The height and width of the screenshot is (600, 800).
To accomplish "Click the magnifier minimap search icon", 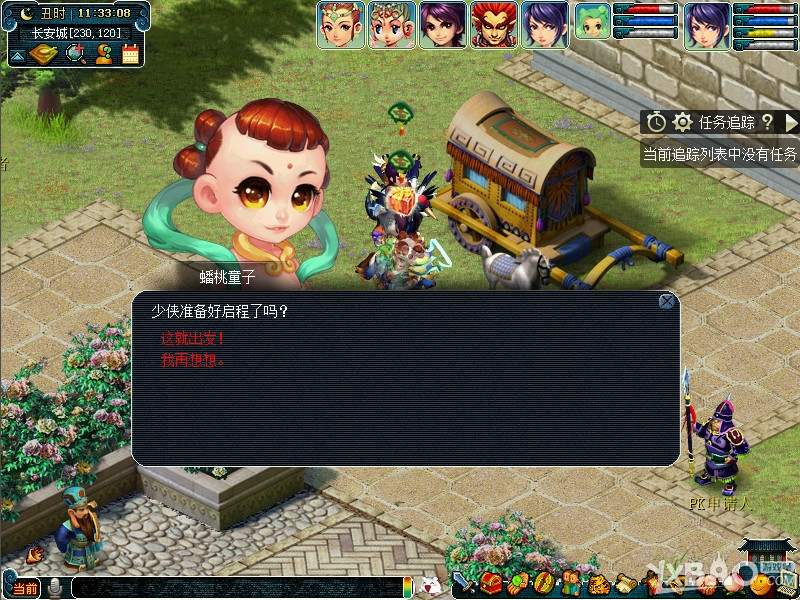I will (75, 54).
